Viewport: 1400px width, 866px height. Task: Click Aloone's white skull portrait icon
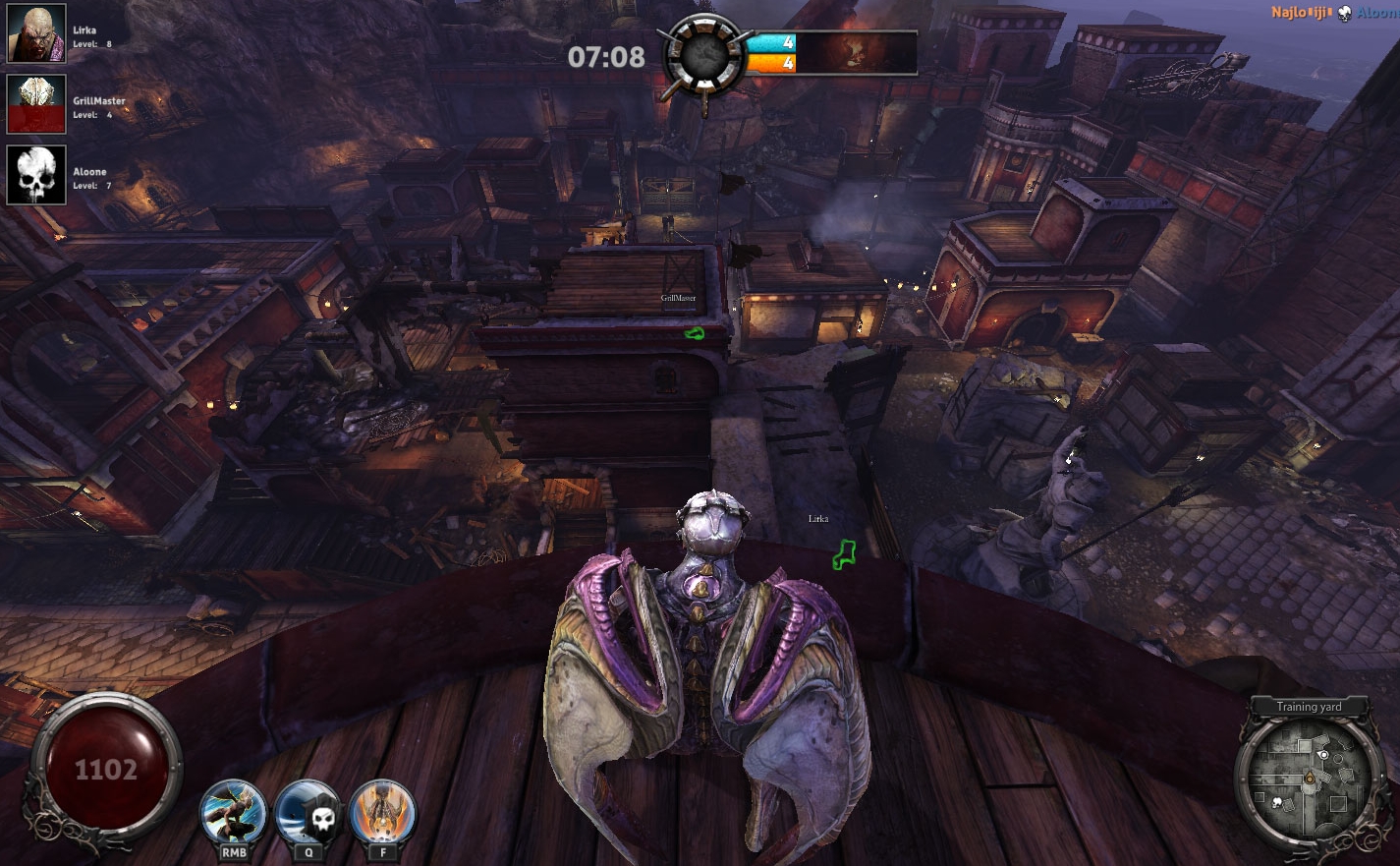pyautogui.click(x=36, y=174)
